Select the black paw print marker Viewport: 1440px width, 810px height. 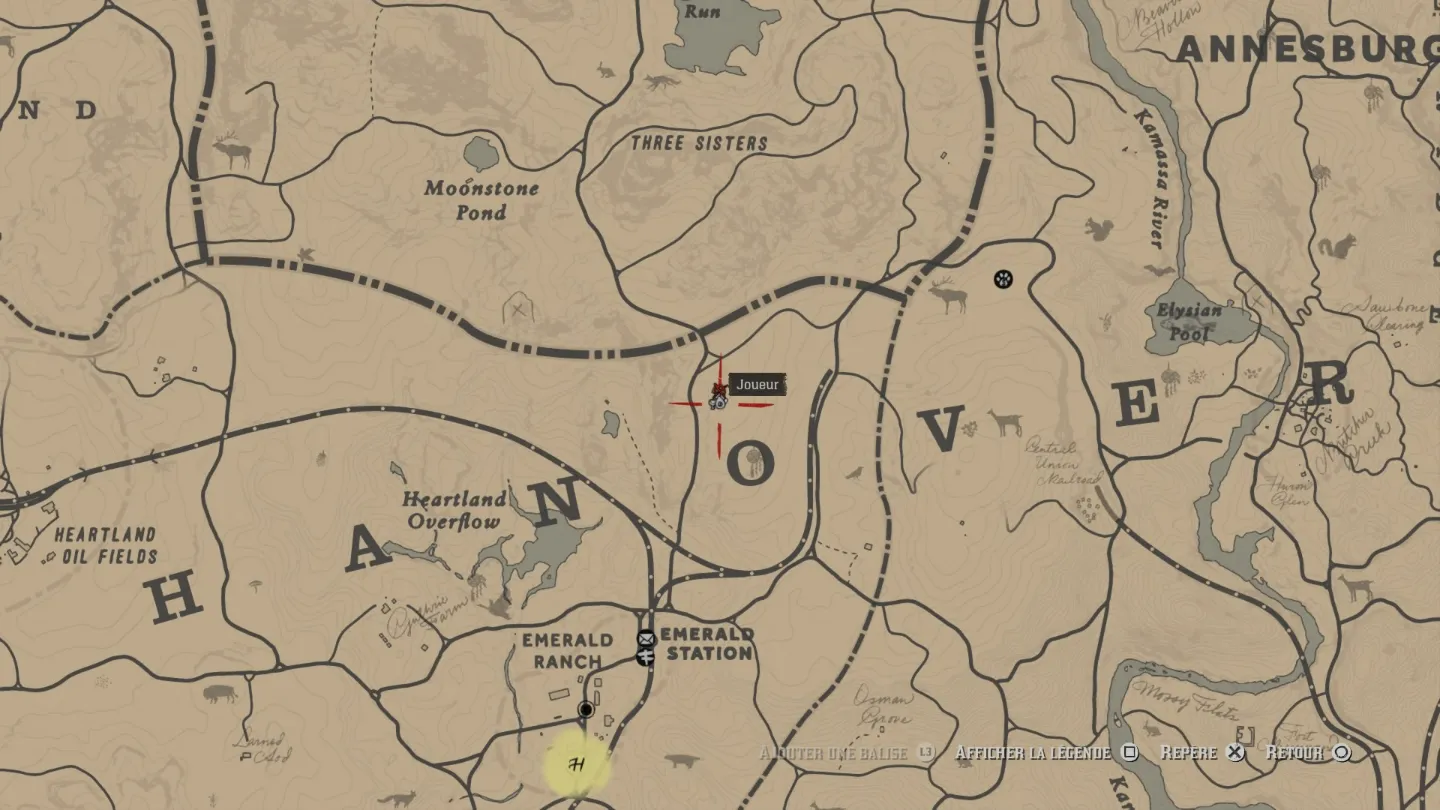click(1003, 279)
